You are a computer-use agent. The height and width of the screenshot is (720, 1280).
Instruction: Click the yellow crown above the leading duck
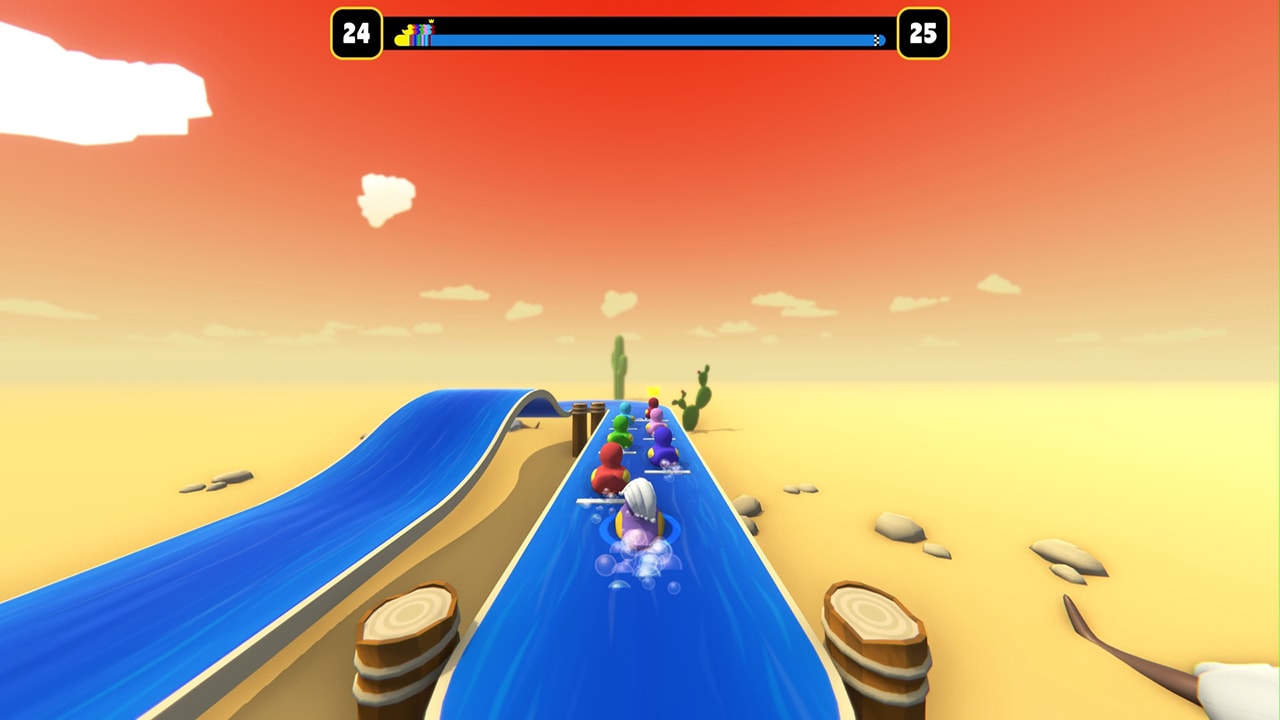(652, 391)
